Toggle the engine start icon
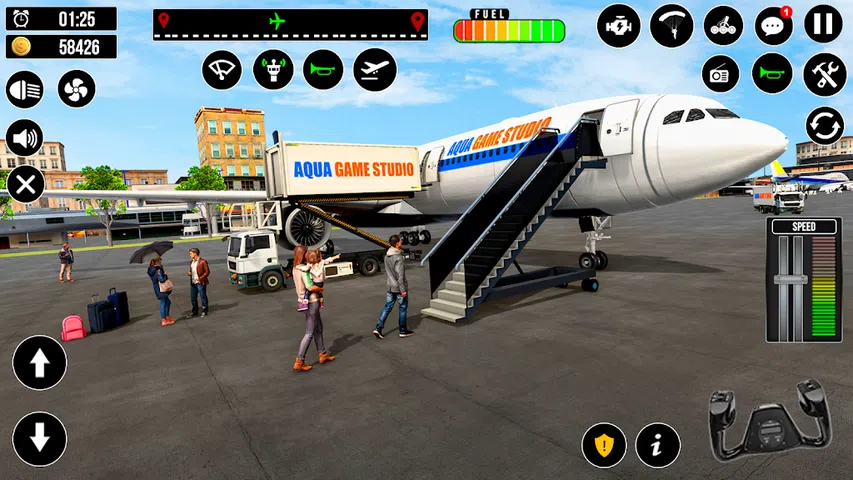This screenshot has width=853, height=480. point(619,25)
